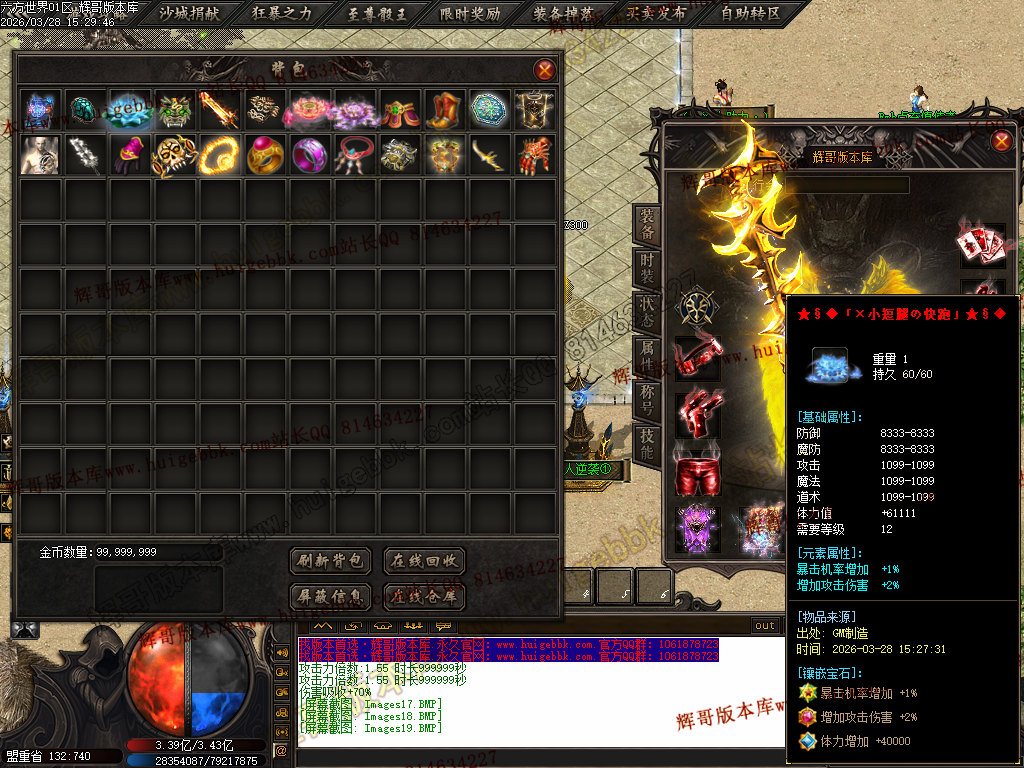
Task: Switch to the 技能 tab
Action: click(648, 444)
